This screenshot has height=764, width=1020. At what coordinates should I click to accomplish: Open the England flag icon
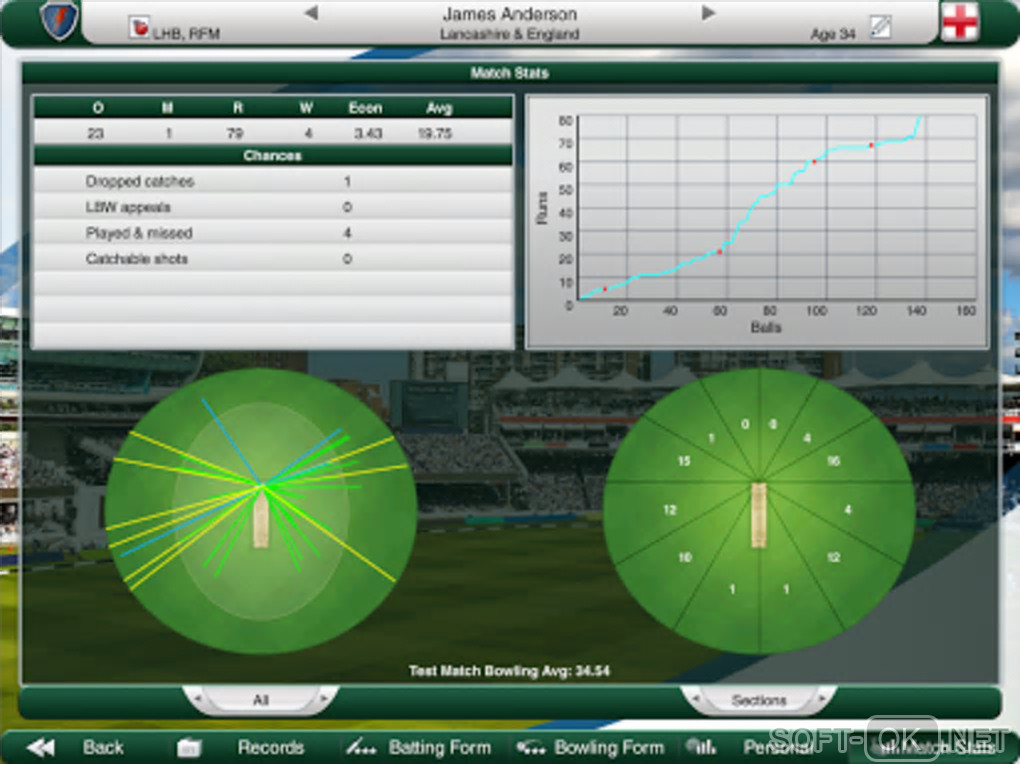[x=959, y=22]
